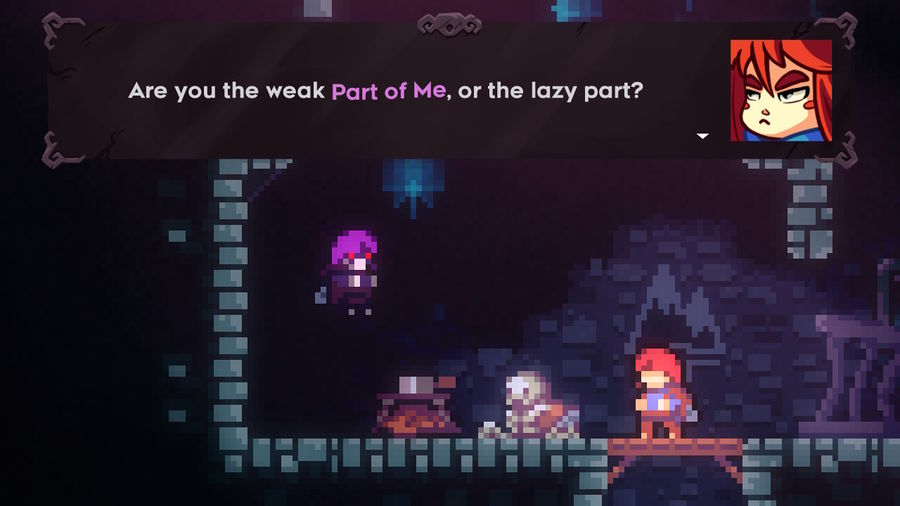Click the red-haired speaker portrait
This screenshot has height=506, width=900.
tap(780, 90)
